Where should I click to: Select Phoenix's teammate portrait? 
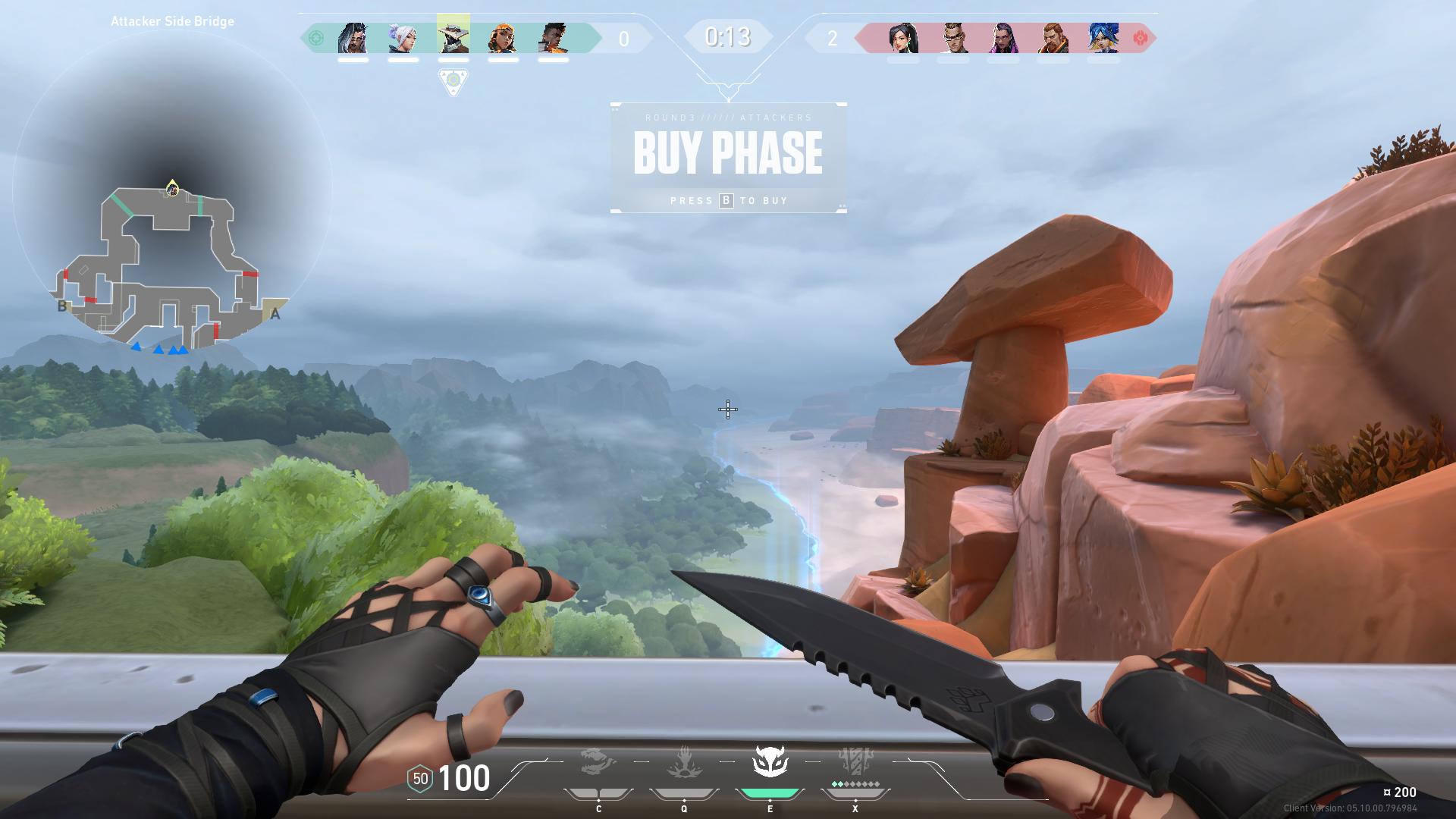coord(553,38)
